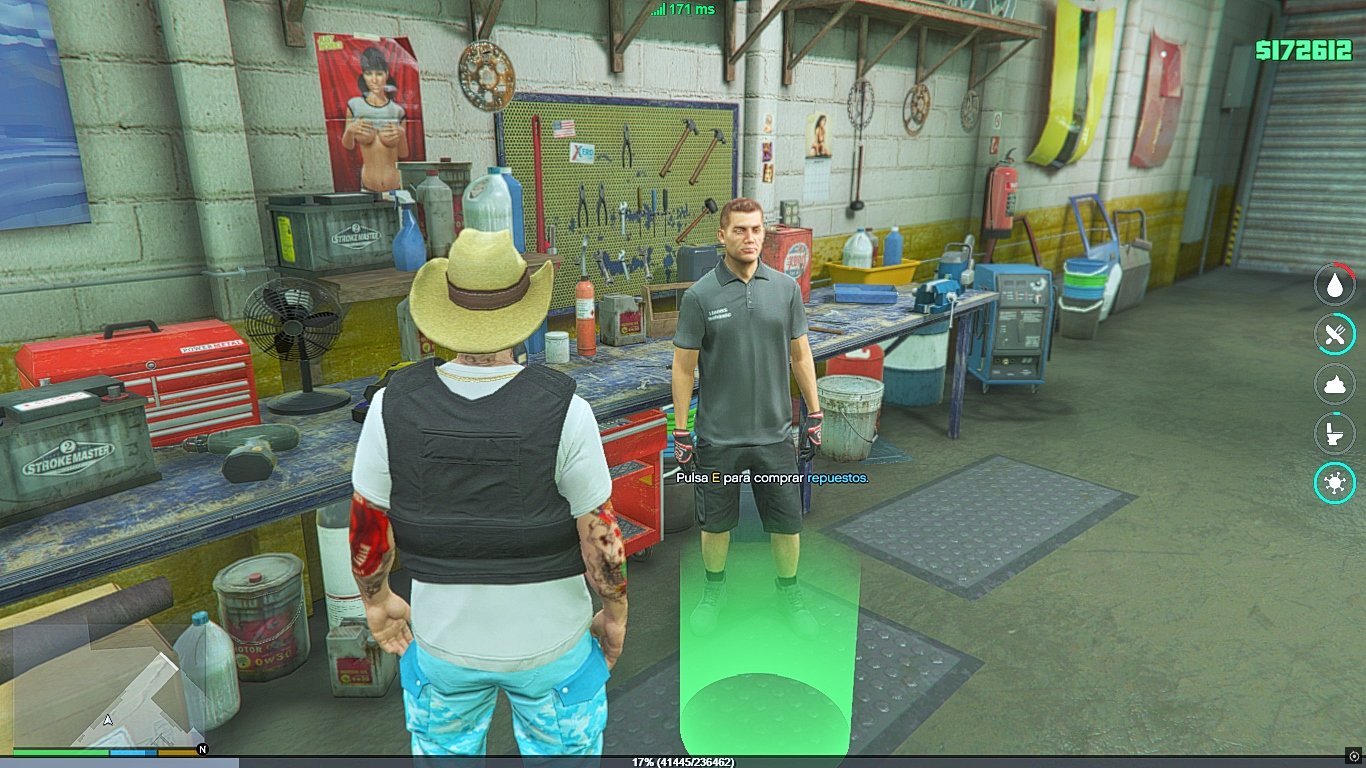Click the poop status icon

(1334, 384)
